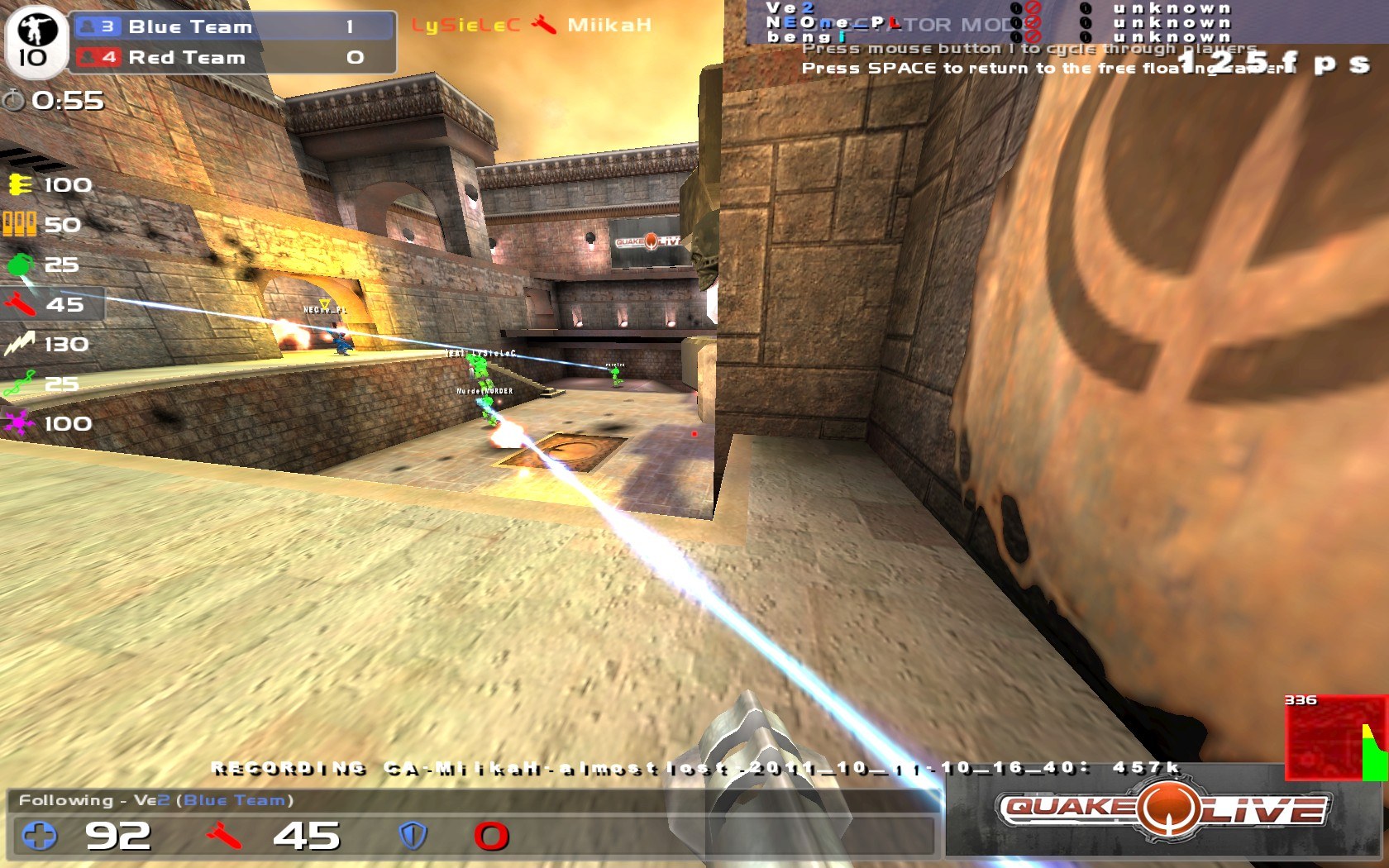Select the green grenade launcher icon
This screenshot has height=868, width=1389.
18,264
